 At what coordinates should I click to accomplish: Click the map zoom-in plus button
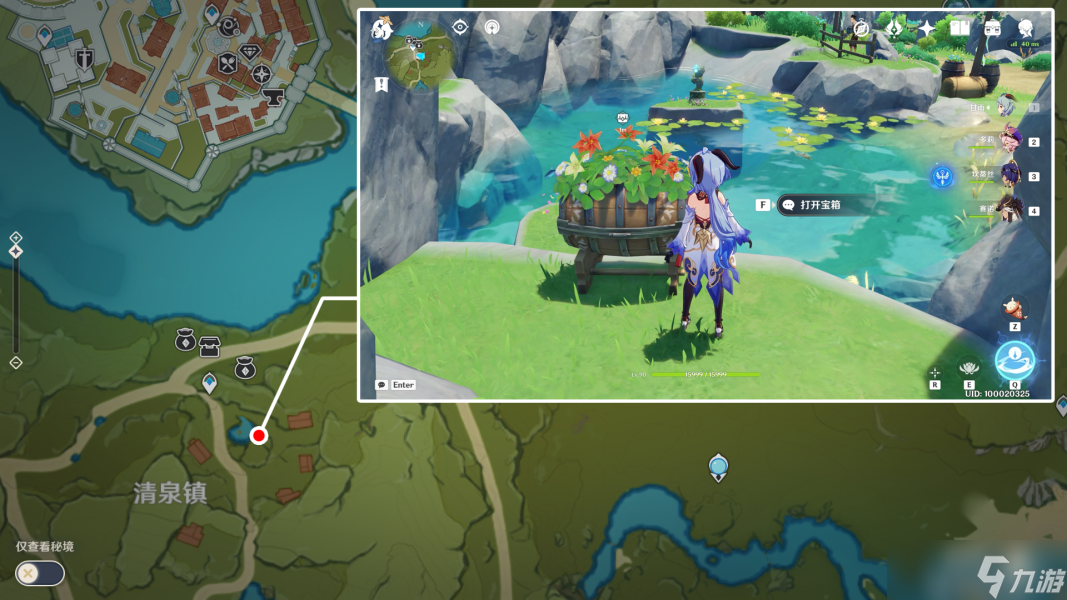click(x=15, y=238)
